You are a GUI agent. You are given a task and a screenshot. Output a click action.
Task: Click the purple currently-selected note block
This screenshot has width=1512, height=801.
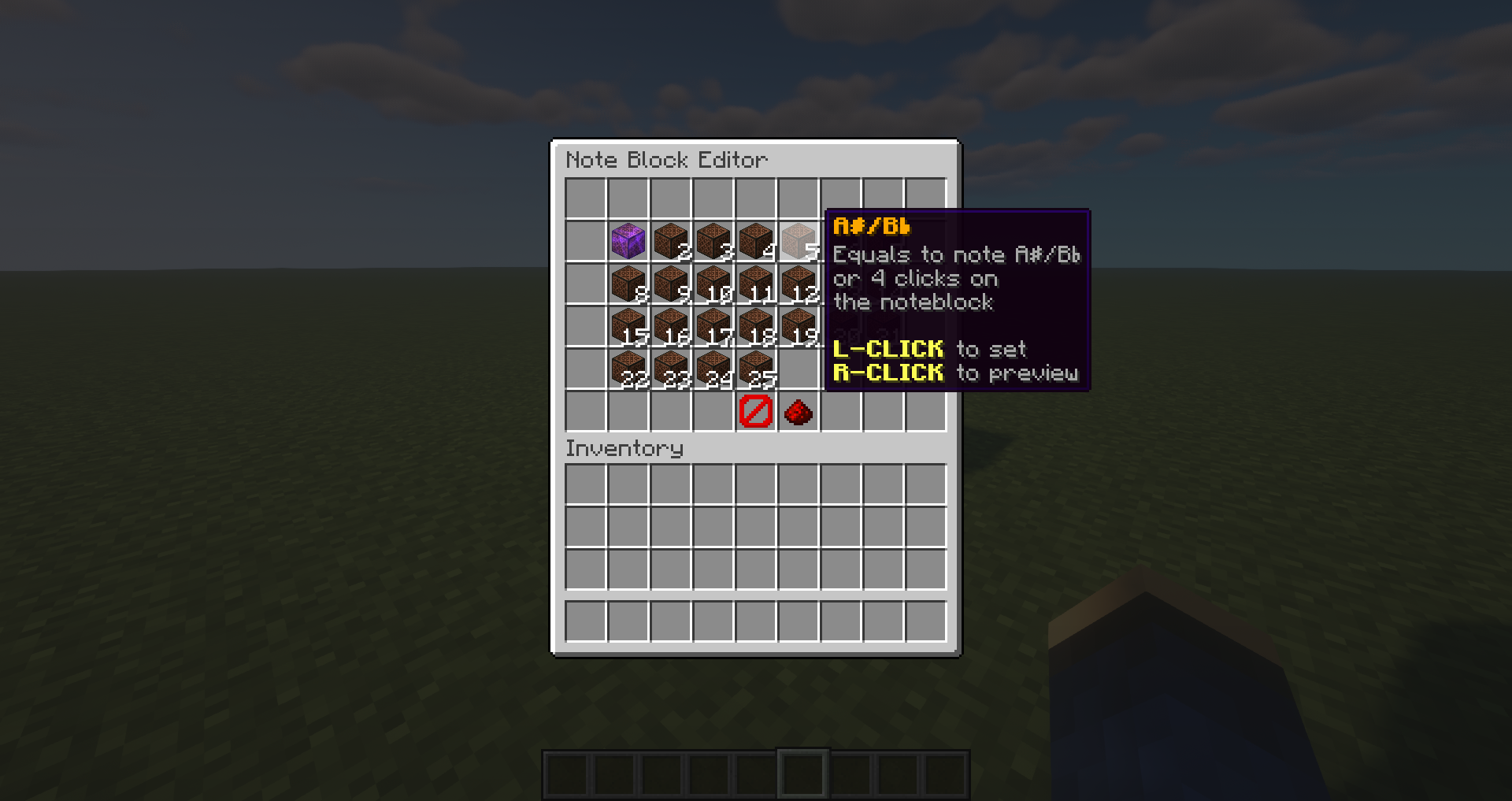[x=628, y=240]
